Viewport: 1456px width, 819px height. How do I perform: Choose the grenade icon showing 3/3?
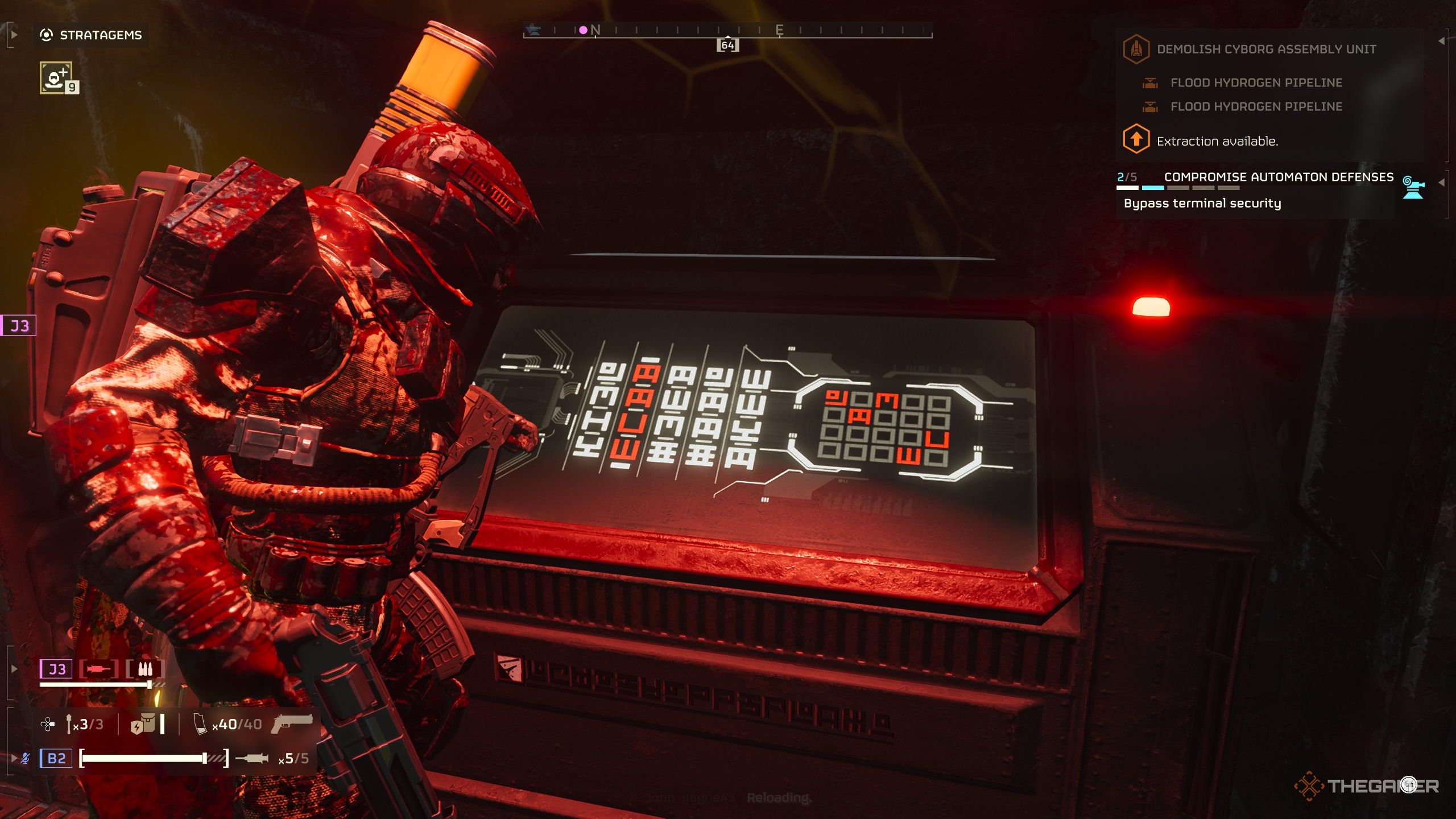coord(69,724)
